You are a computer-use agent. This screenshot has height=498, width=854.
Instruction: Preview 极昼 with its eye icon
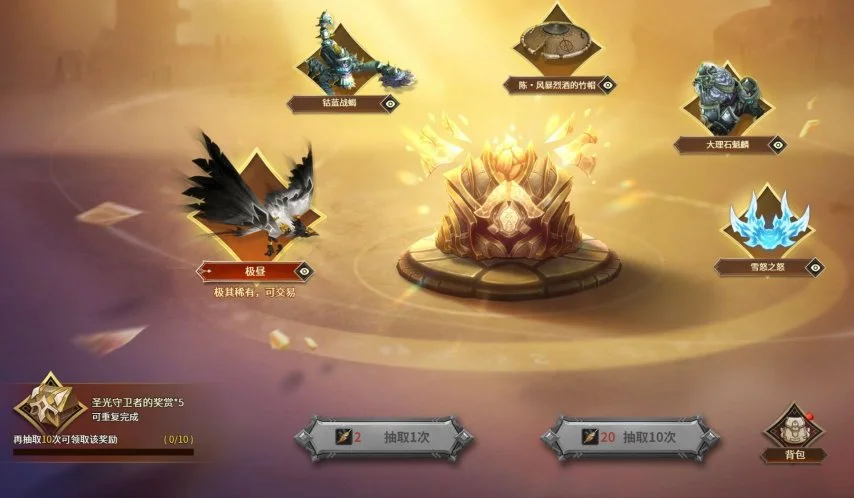pyautogui.click(x=304, y=270)
